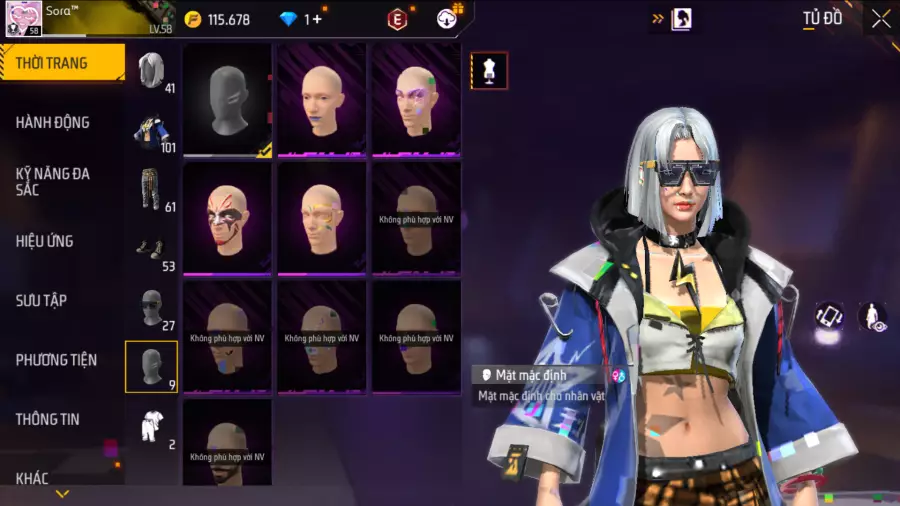Screen dimensions: 900x506
Task: Close the wardrobe screen with X
Action: pyautogui.click(x=880, y=19)
